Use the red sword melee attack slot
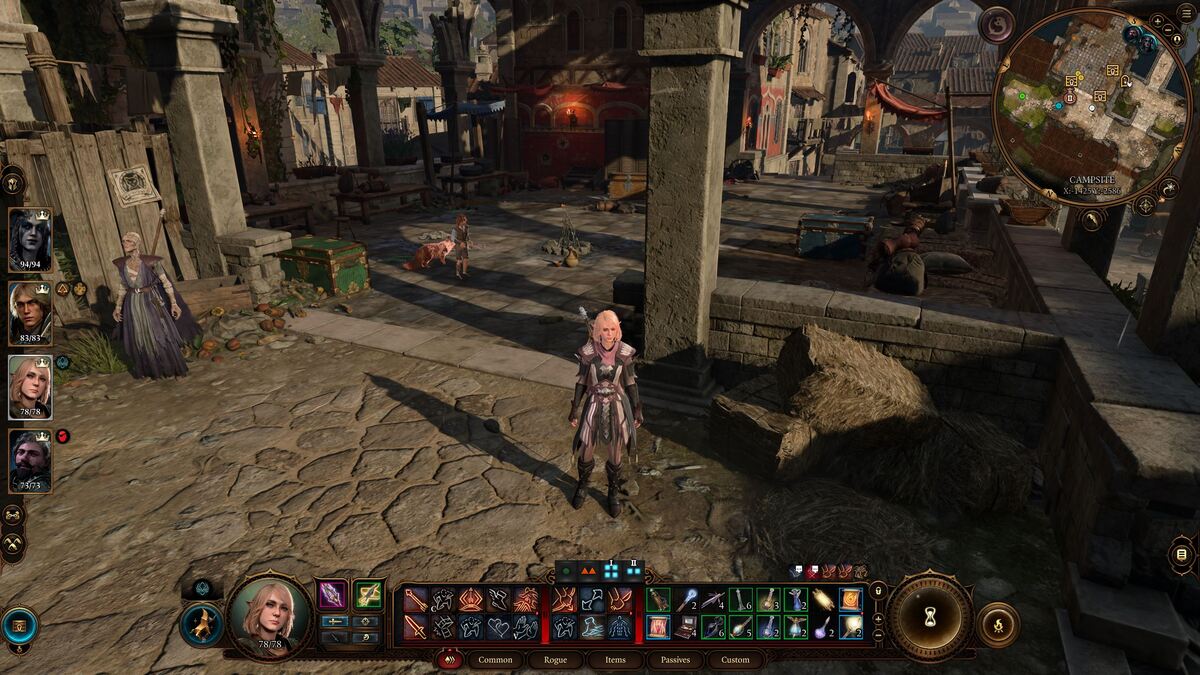The width and height of the screenshot is (1200, 675). (x=416, y=627)
